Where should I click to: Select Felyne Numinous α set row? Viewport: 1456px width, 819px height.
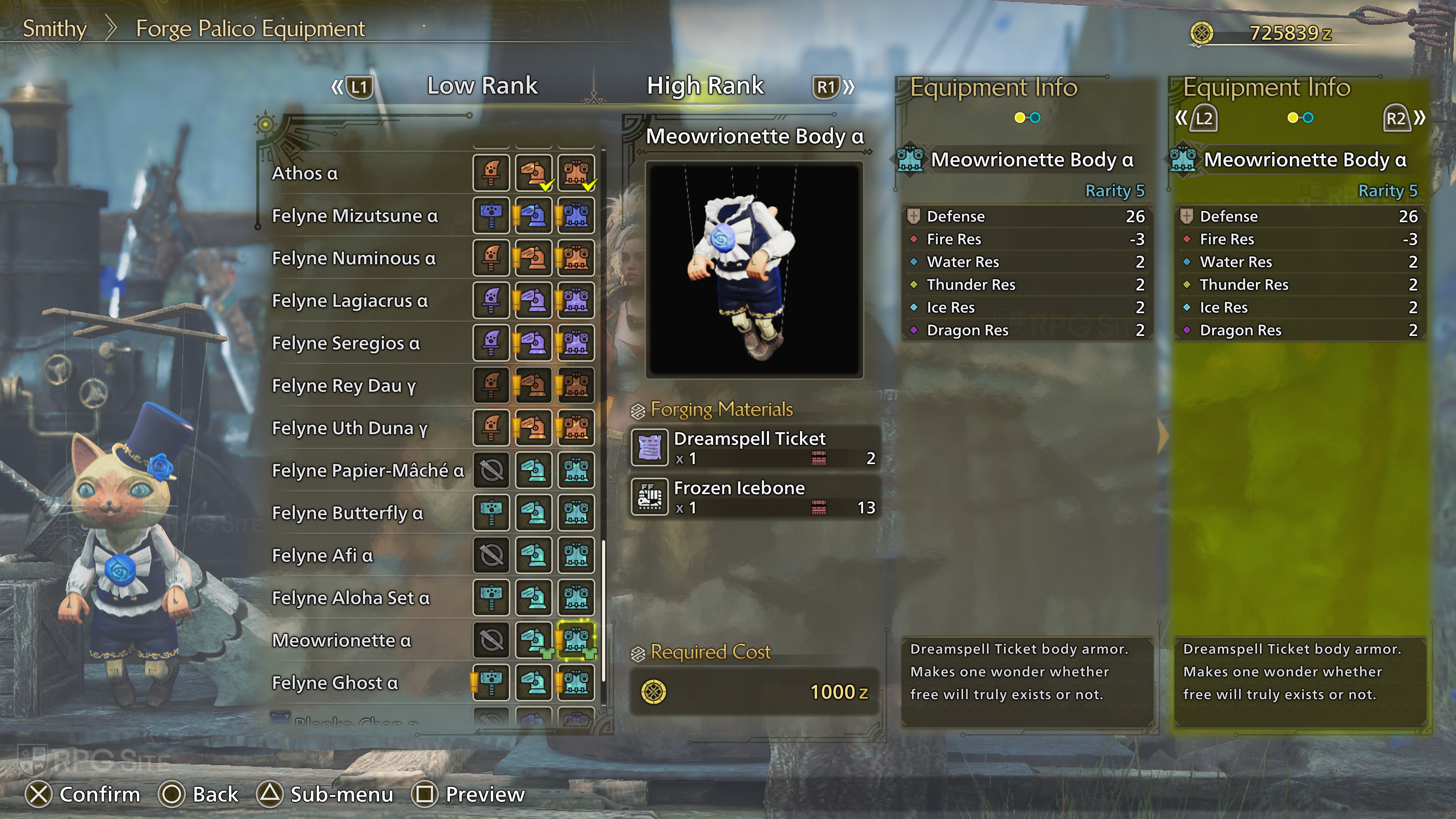tap(354, 258)
